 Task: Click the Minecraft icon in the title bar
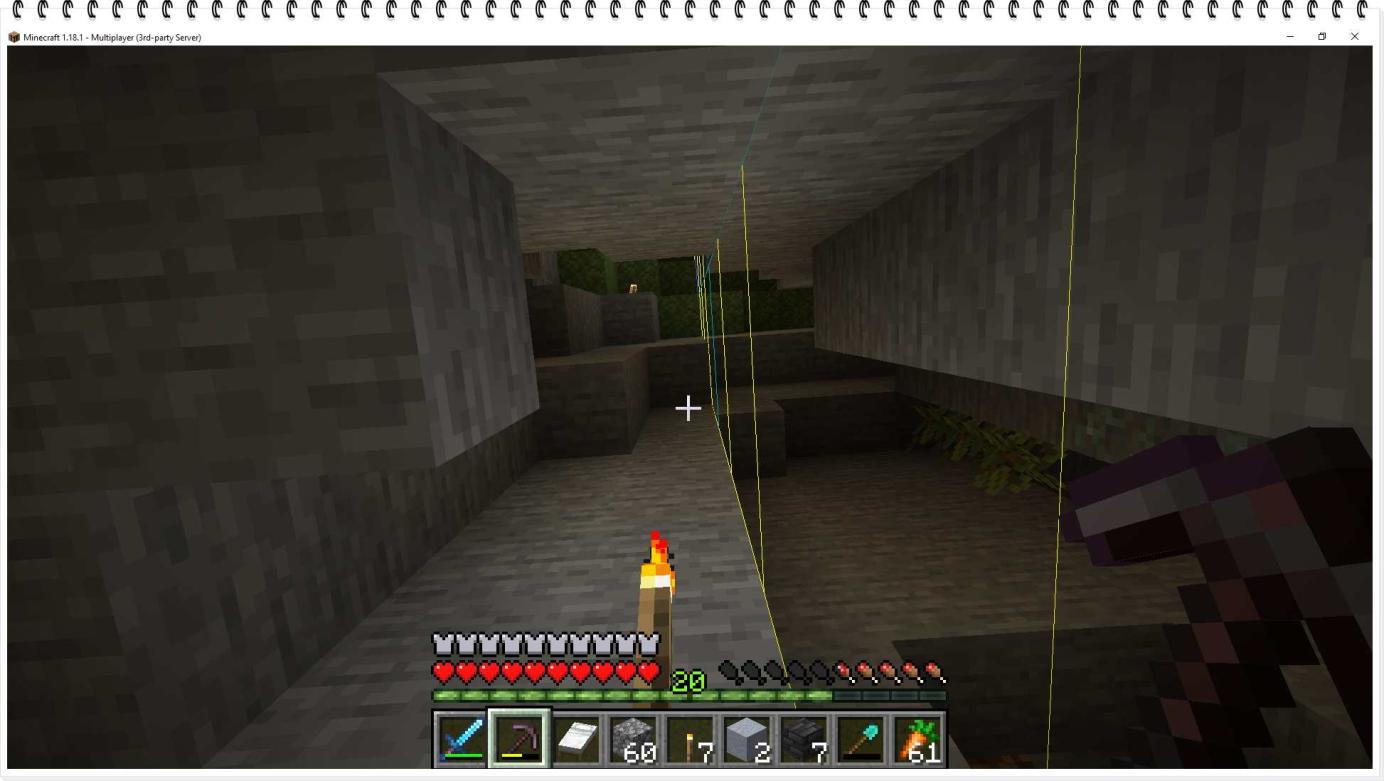[14, 36]
